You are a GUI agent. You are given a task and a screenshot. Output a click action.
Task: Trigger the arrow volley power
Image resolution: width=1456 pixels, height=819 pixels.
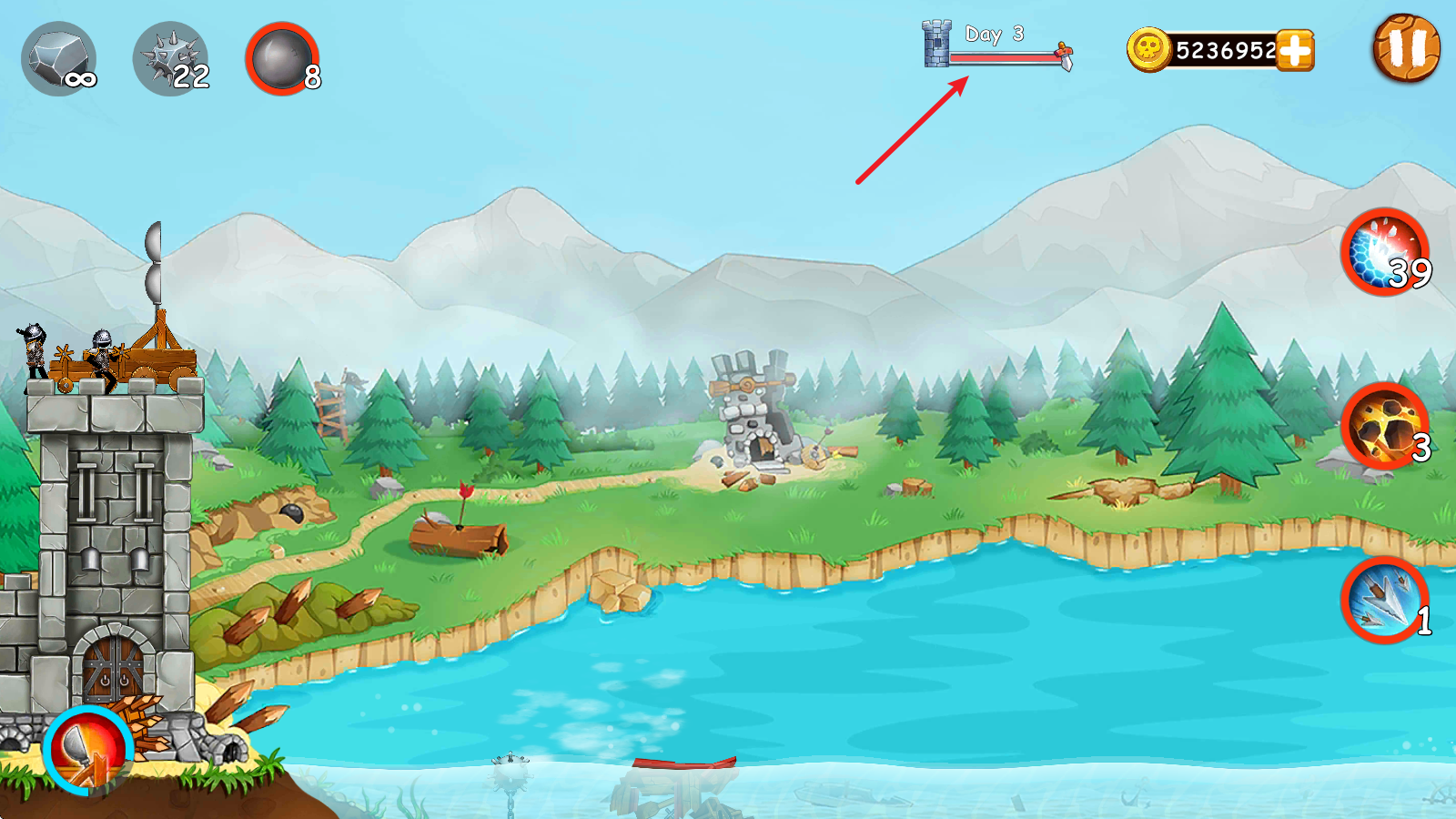pos(1384,600)
